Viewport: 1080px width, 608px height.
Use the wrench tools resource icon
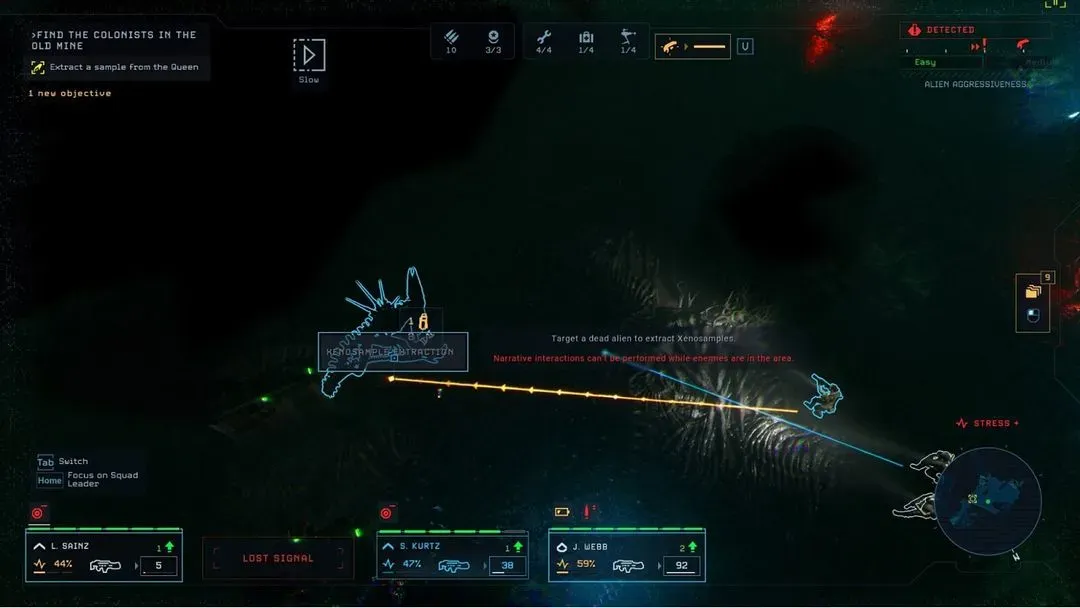tap(544, 38)
